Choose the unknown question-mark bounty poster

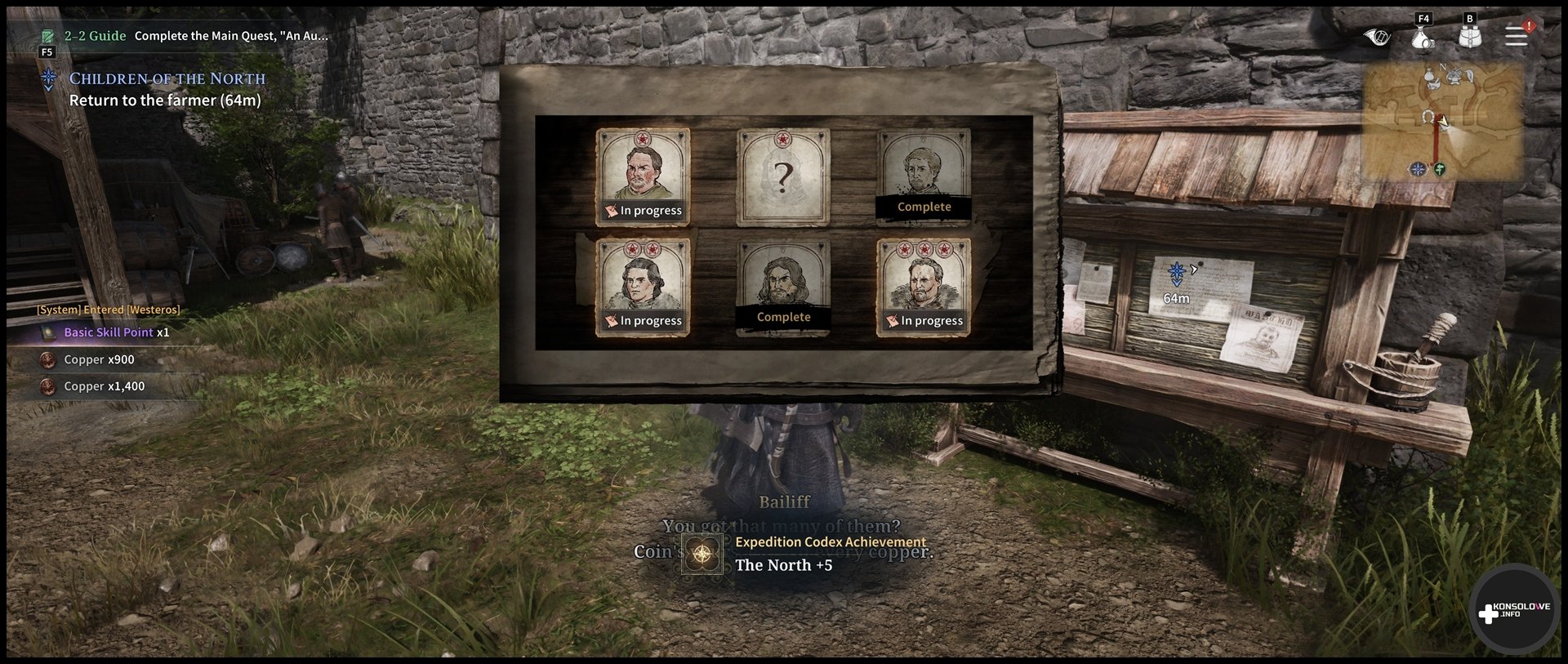coord(783,176)
